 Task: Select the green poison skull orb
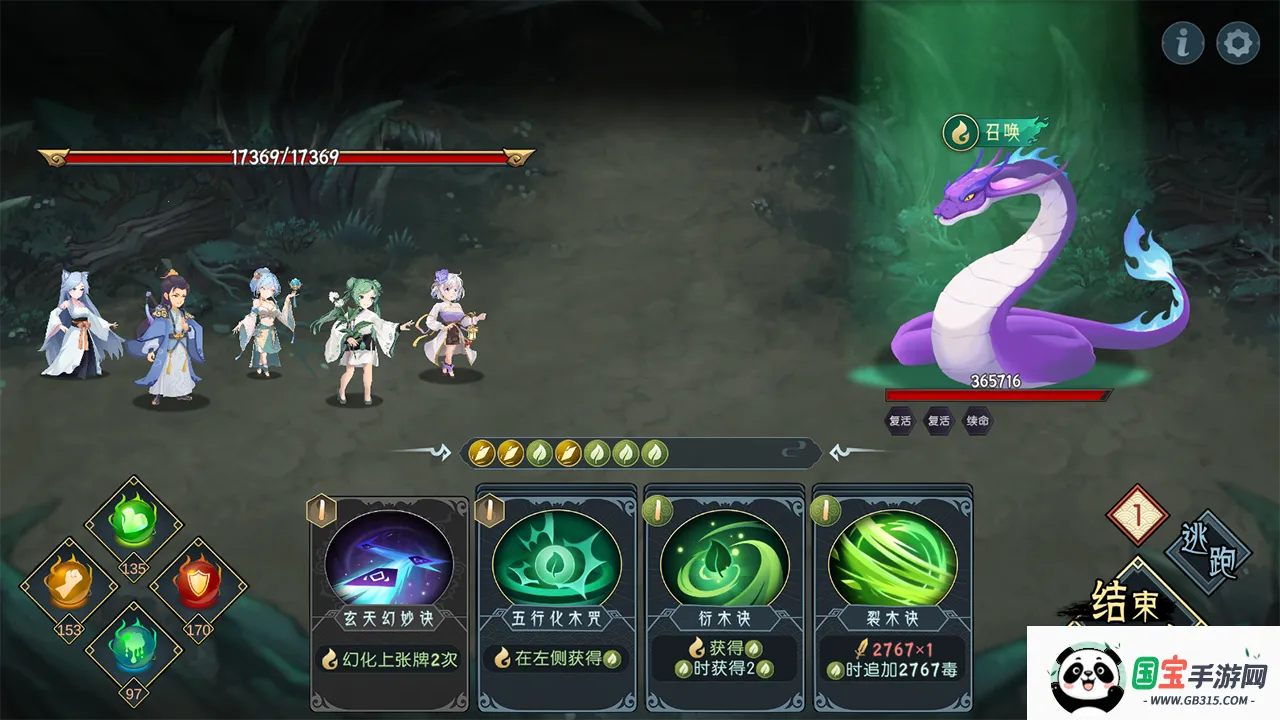pos(133,645)
